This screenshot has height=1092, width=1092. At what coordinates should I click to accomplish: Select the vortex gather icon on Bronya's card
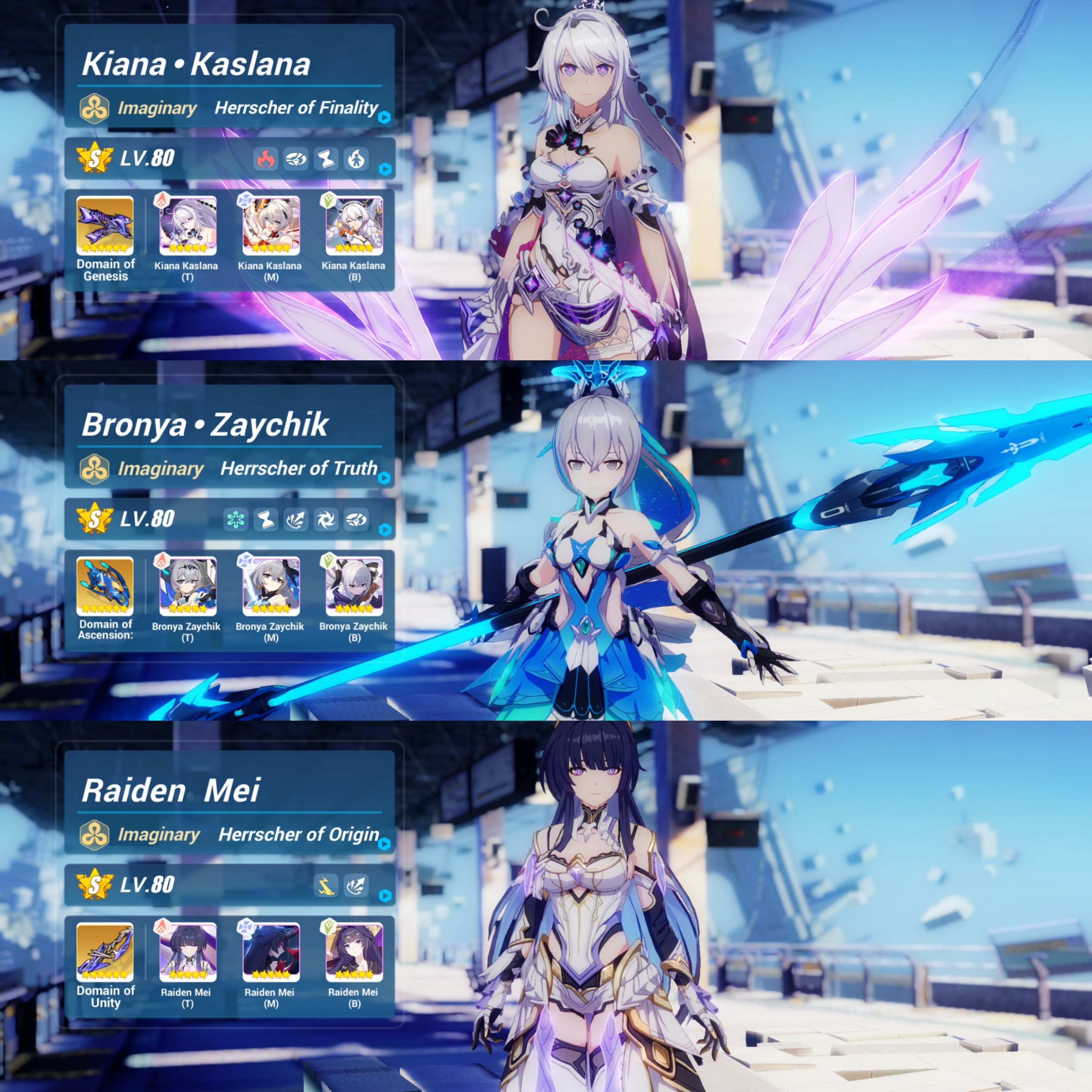[325, 520]
